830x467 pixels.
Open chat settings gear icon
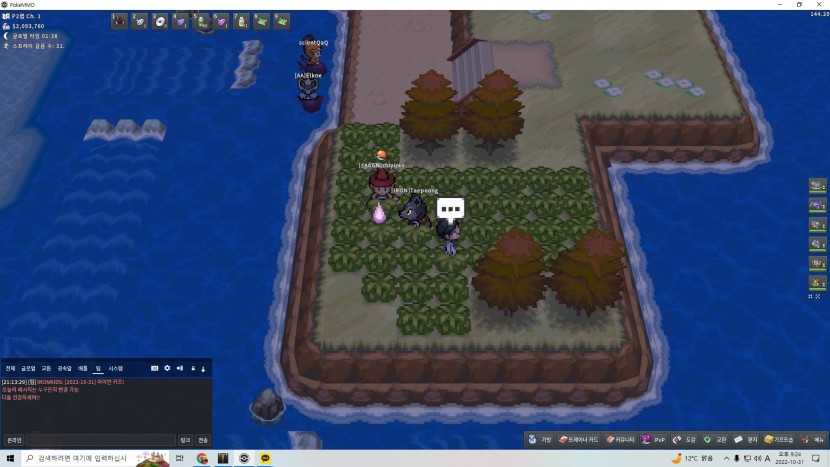pos(167,369)
